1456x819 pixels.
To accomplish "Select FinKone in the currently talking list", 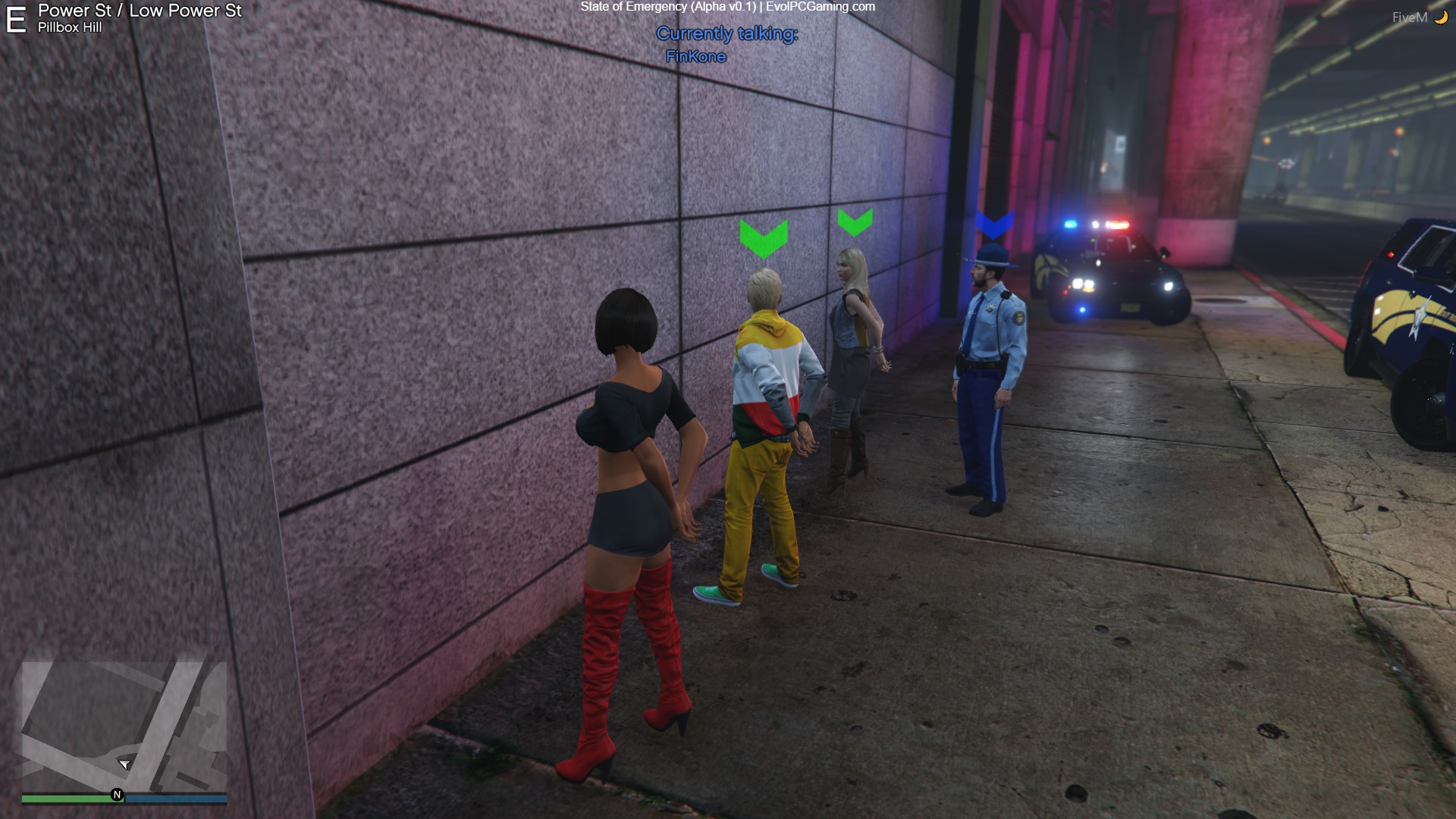I will 695,57.
